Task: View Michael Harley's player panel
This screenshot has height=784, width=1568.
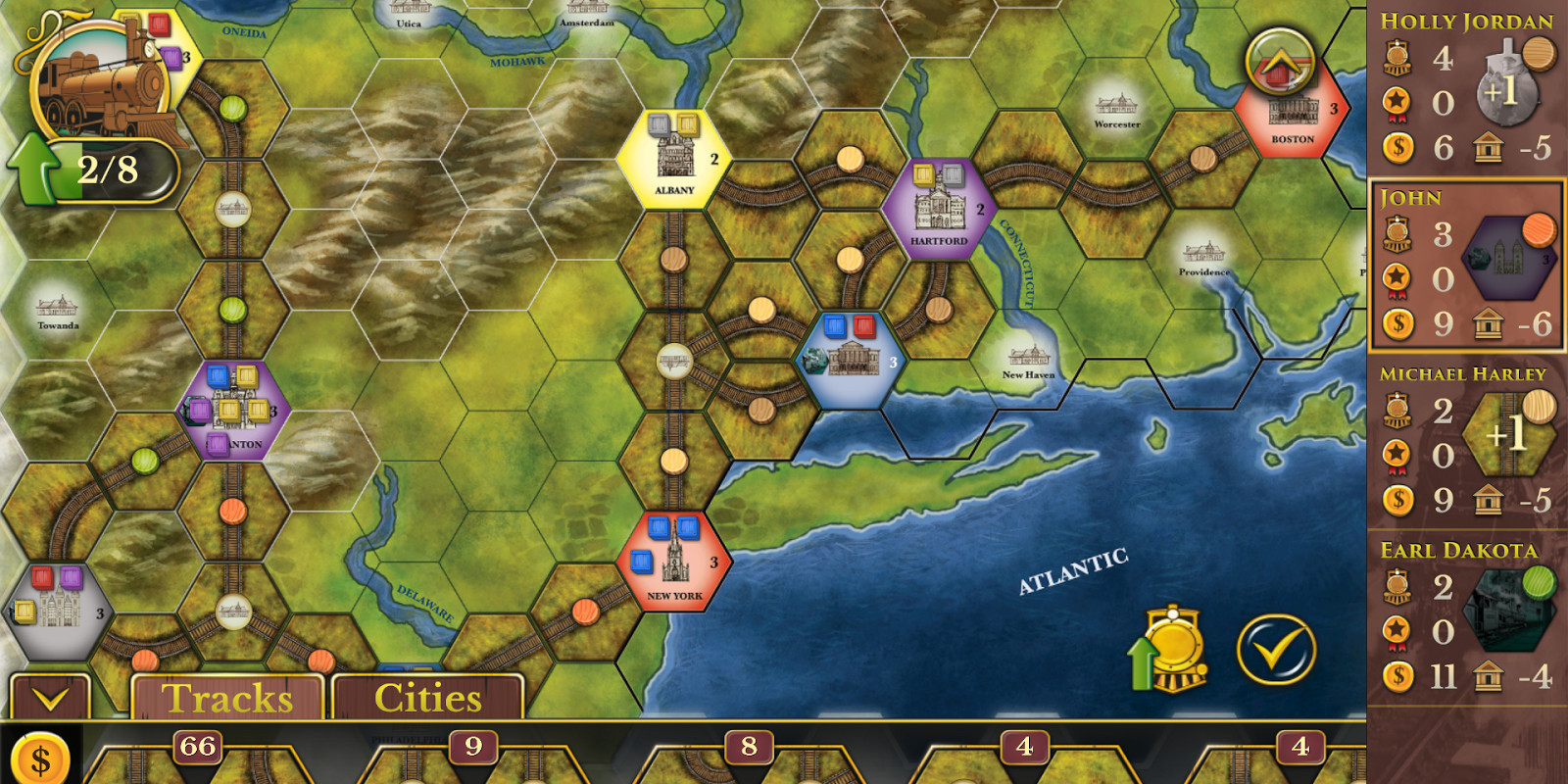Action: 1466,442
